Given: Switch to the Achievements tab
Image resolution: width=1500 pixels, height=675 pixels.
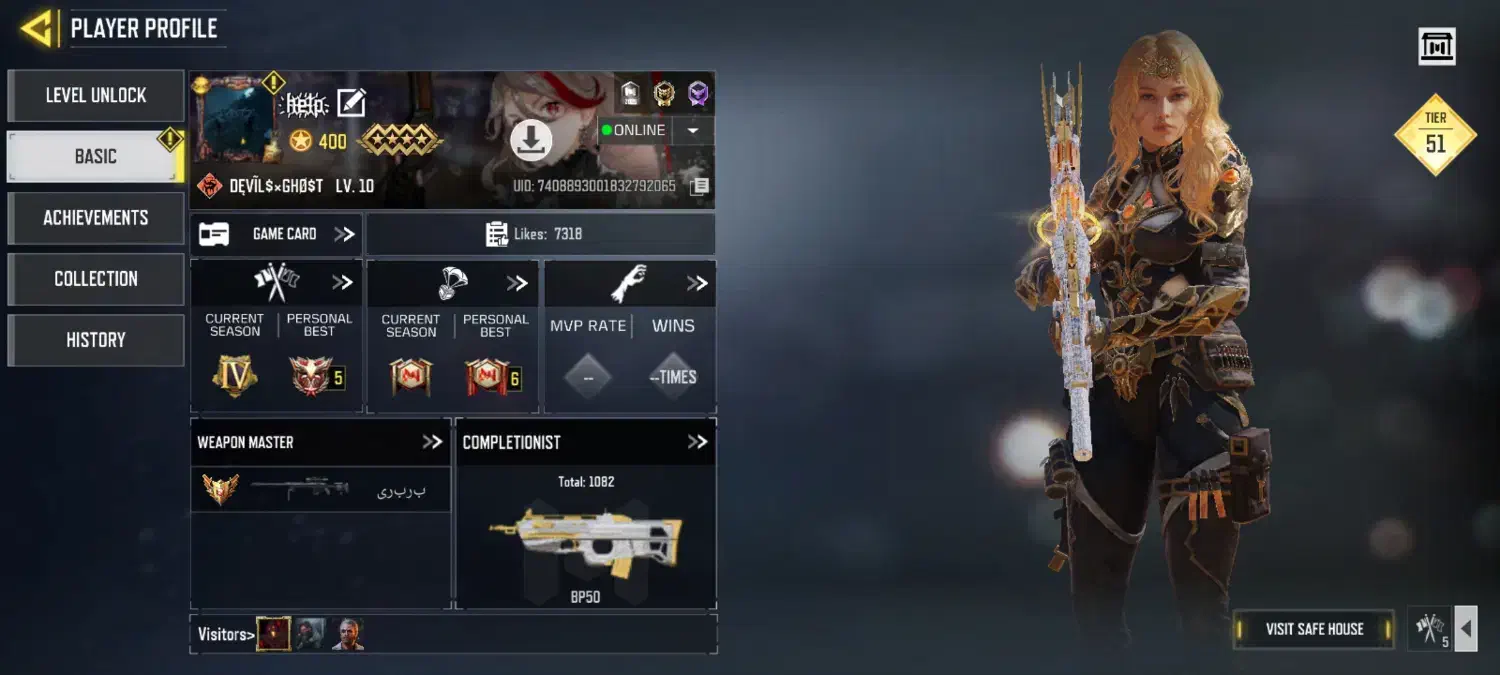Looking at the screenshot, I should coord(96,217).
